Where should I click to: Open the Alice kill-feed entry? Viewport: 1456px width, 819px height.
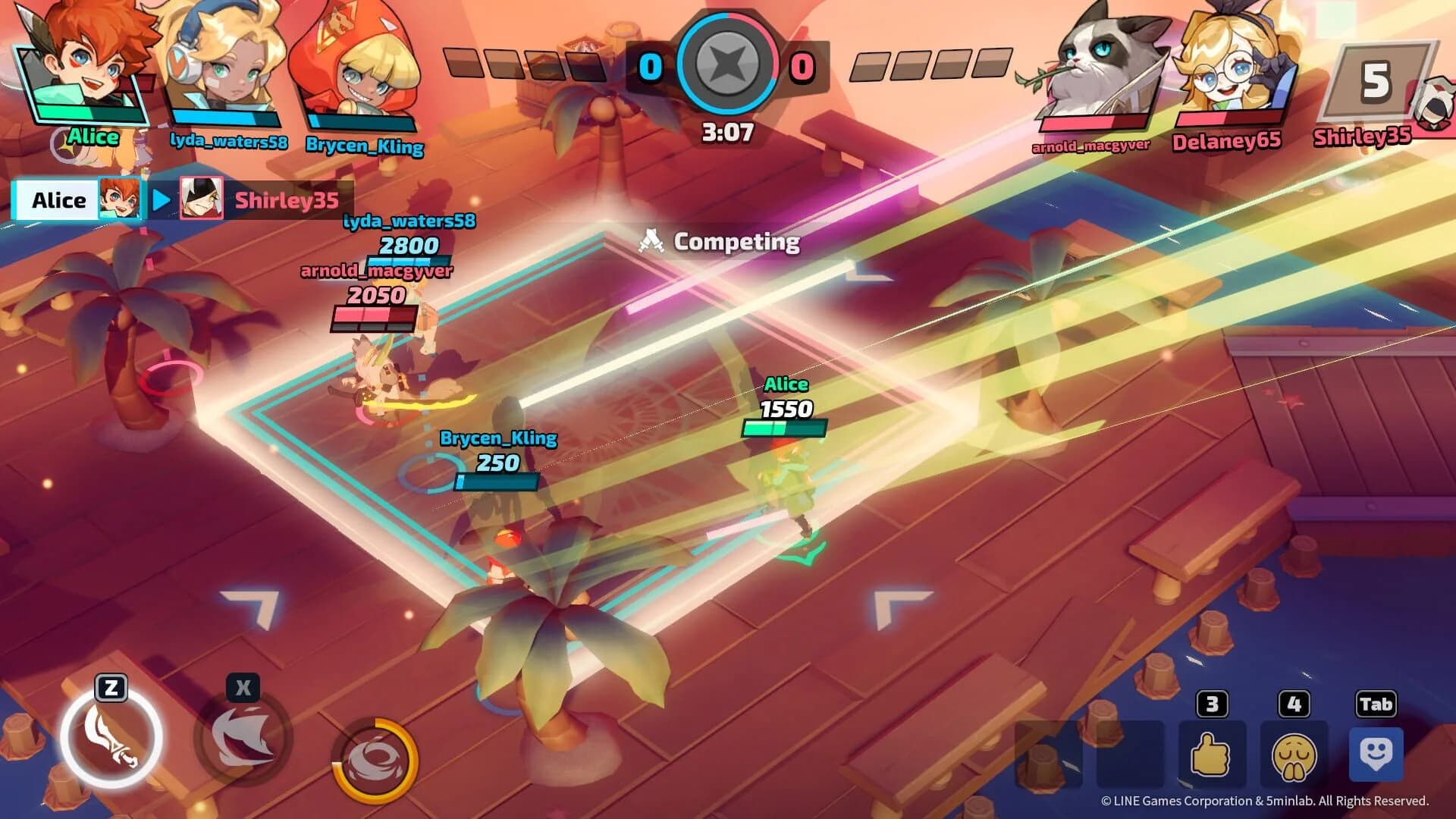coord(61,199)
